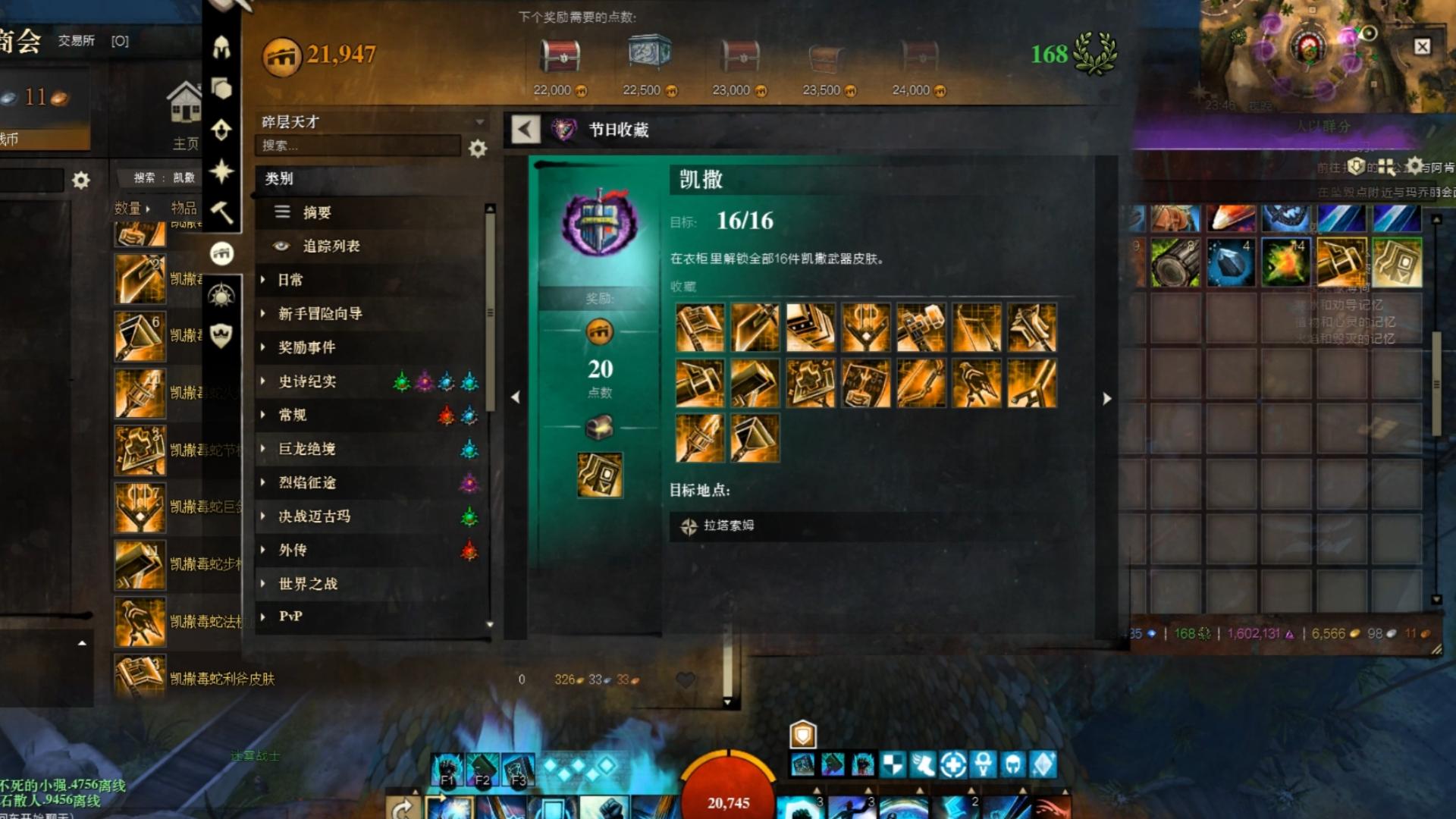Click the mastery arrow icon in sidebar
This screenshot has width=1456, height=819.
pyautogui.click(x=221, y=130)
